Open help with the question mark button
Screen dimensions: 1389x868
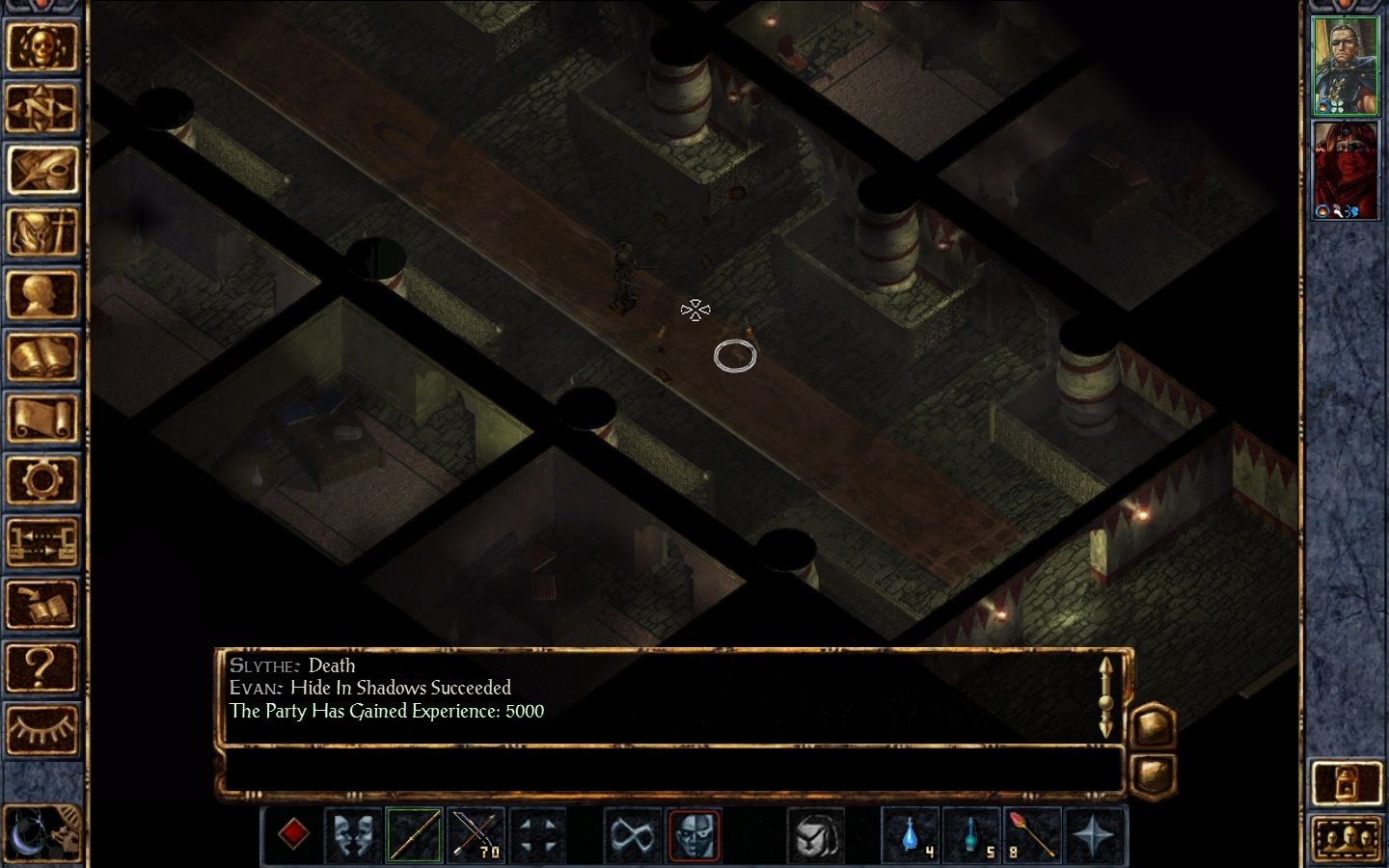[x=41, y=667]
